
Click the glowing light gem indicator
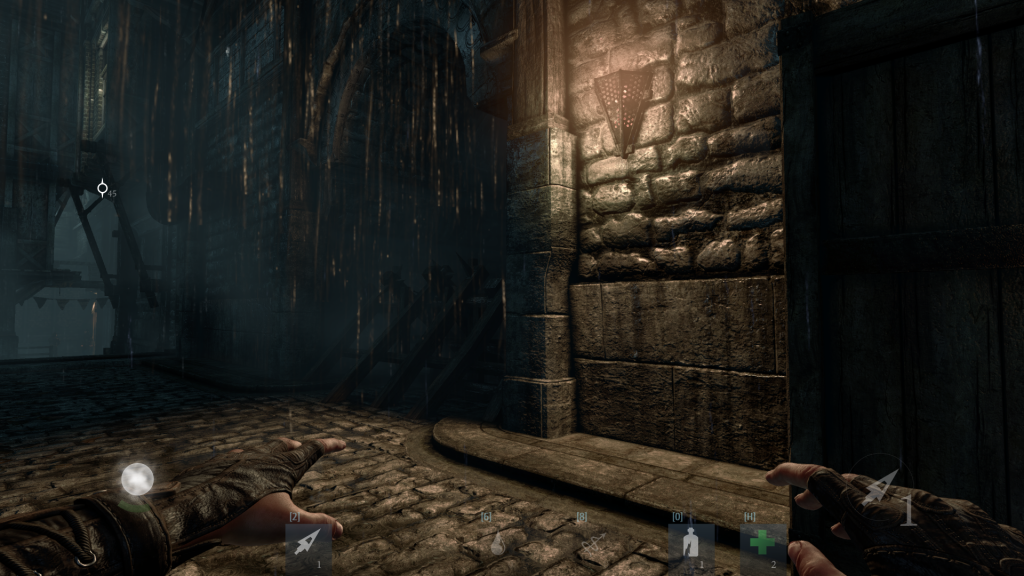[137, 479]
